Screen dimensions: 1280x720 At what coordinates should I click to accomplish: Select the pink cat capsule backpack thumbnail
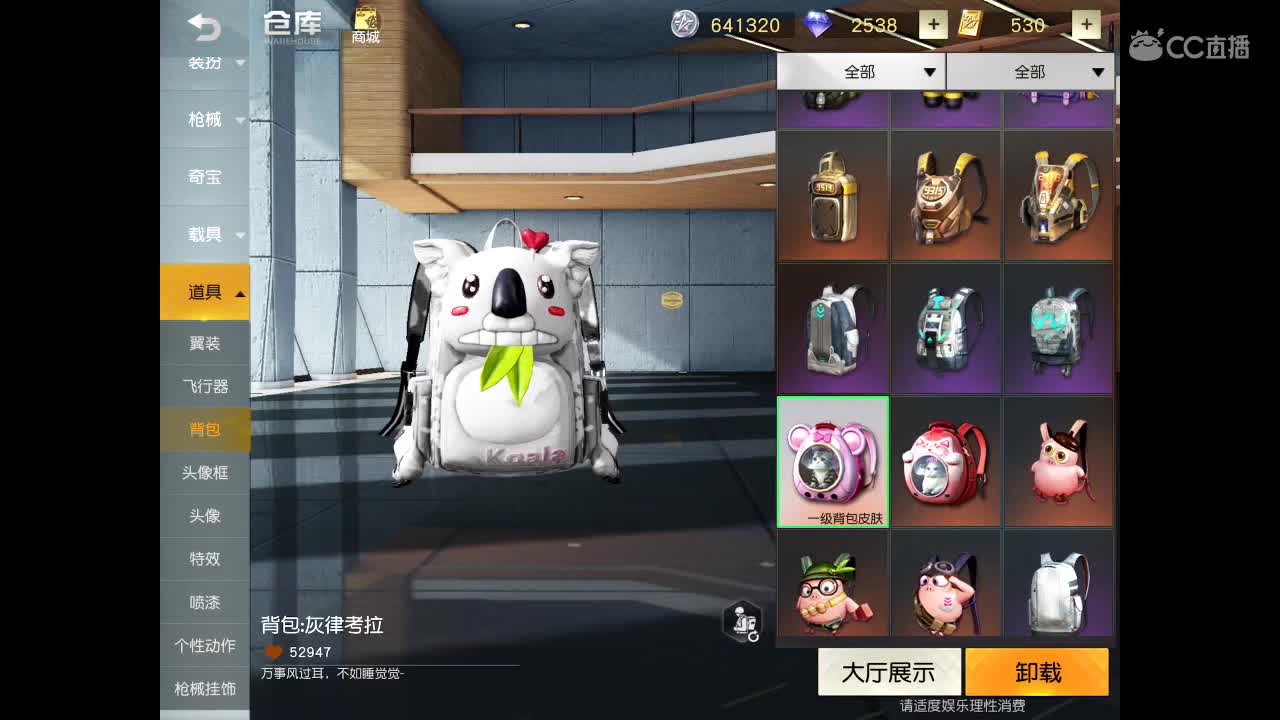point(832,462)
